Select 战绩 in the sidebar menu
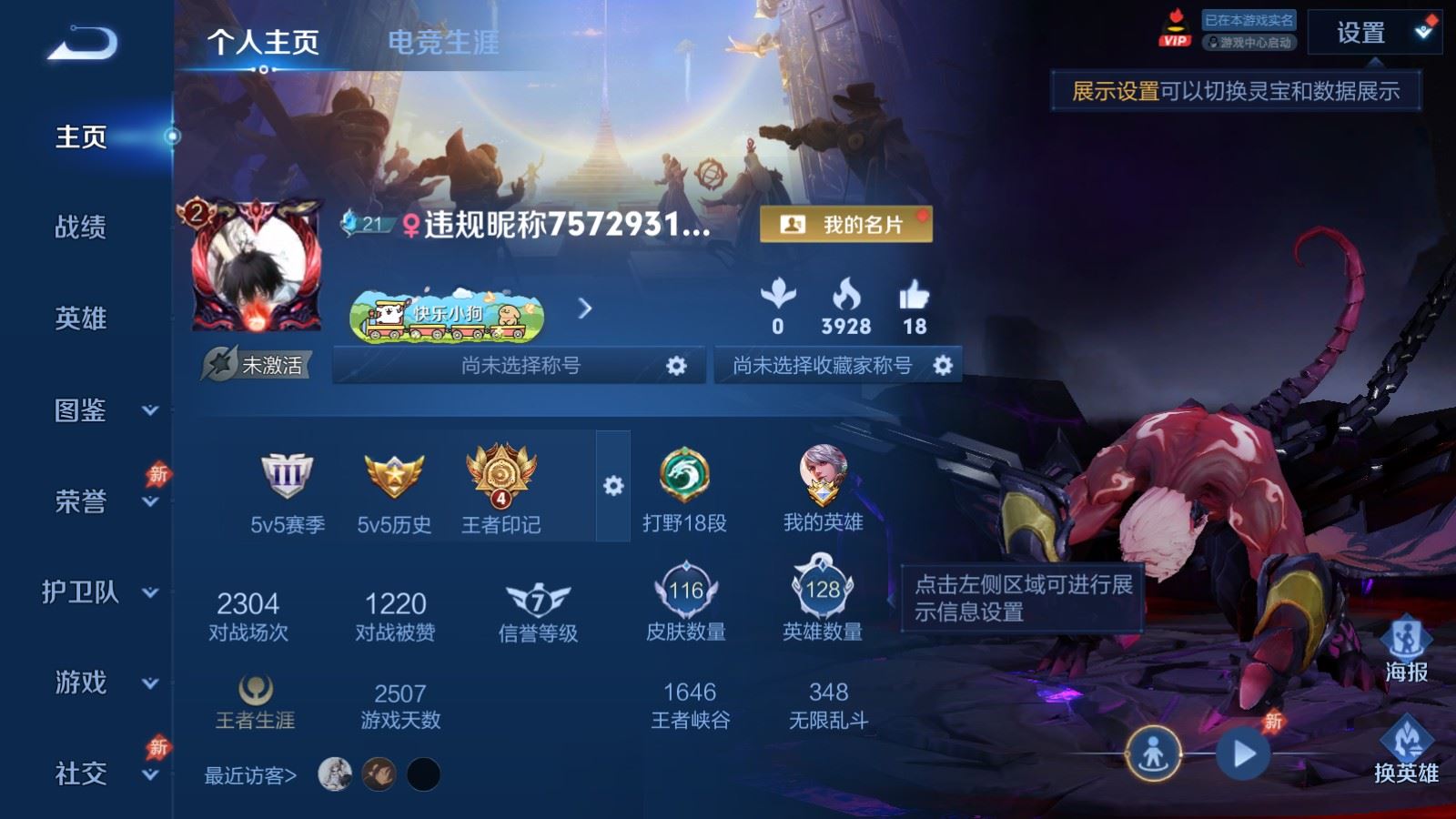The image size is (1456, 819). tap(82, 229)
